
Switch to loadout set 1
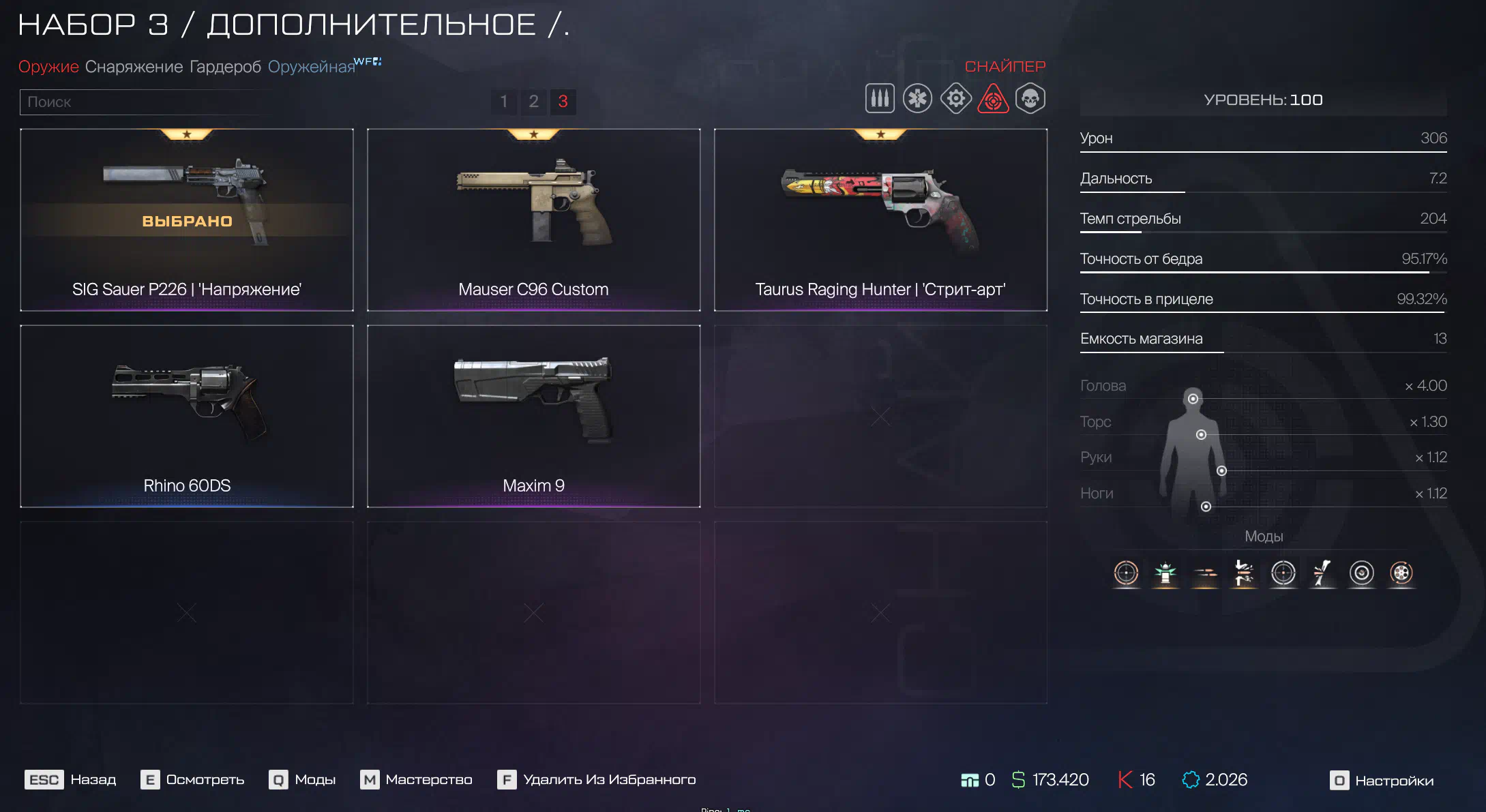point(504,102)
